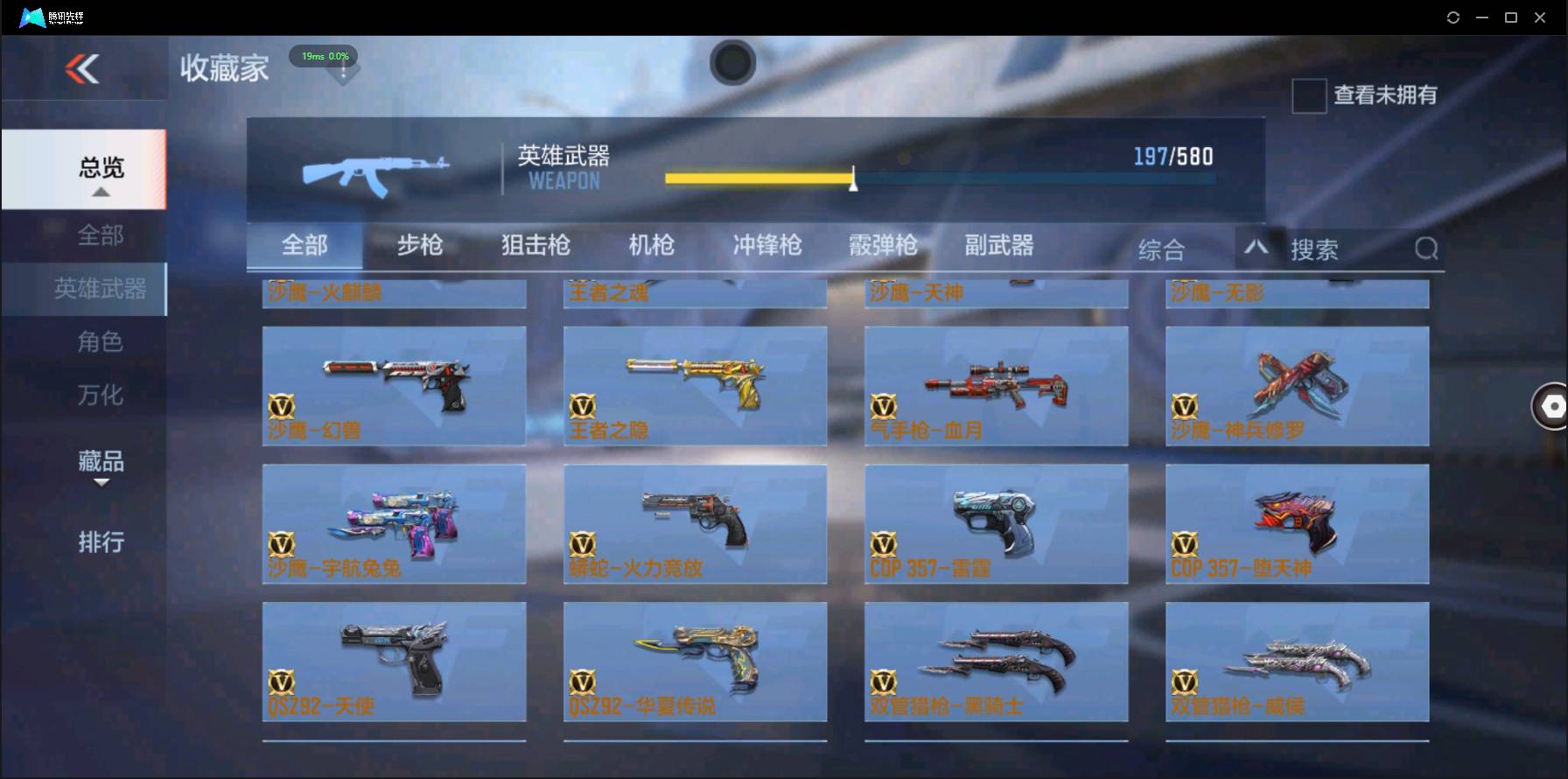Enable the 查看未拥有 checkbox

(1308, 96)
